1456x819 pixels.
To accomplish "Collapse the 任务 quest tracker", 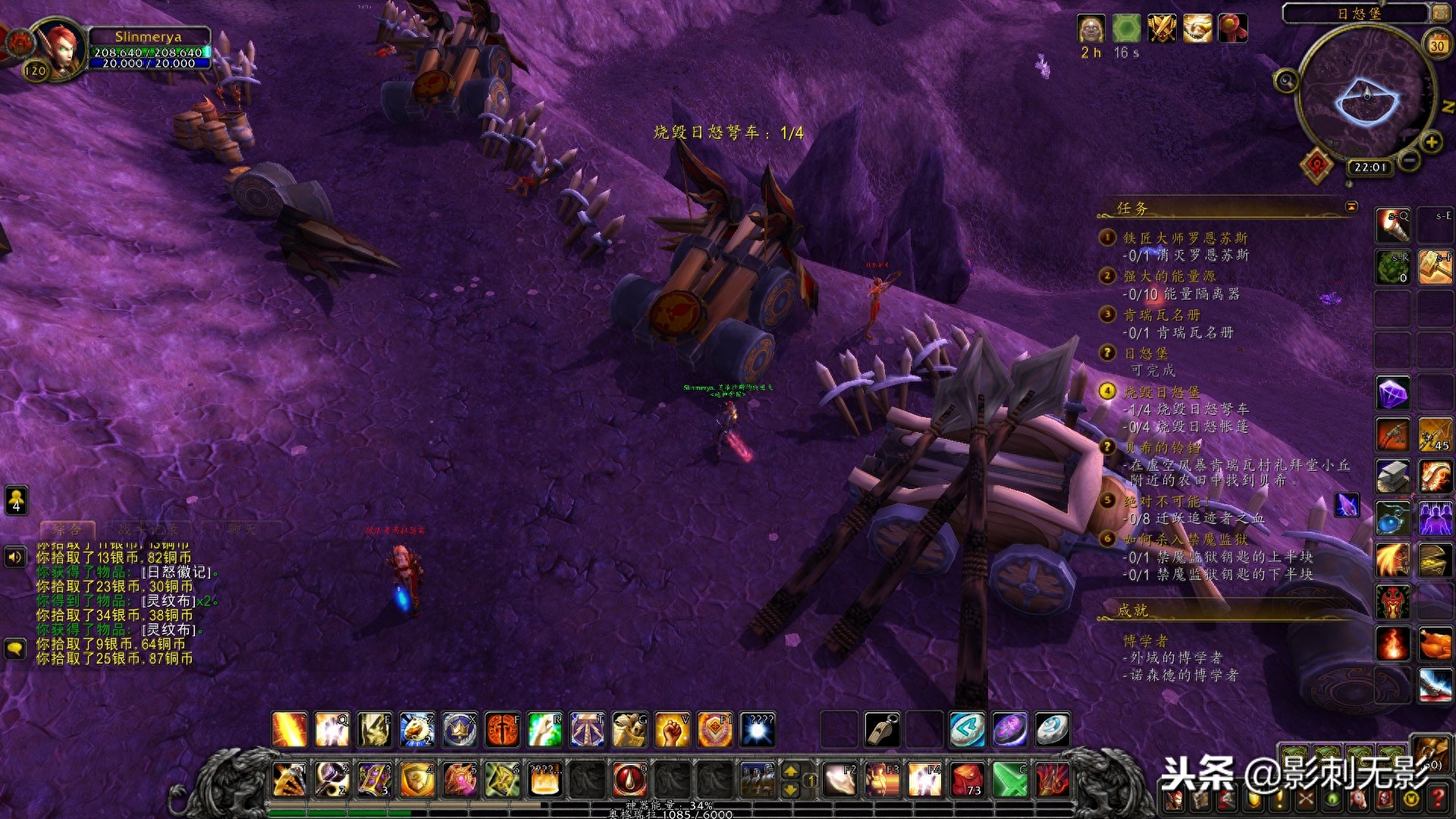I will point(1351,206).
